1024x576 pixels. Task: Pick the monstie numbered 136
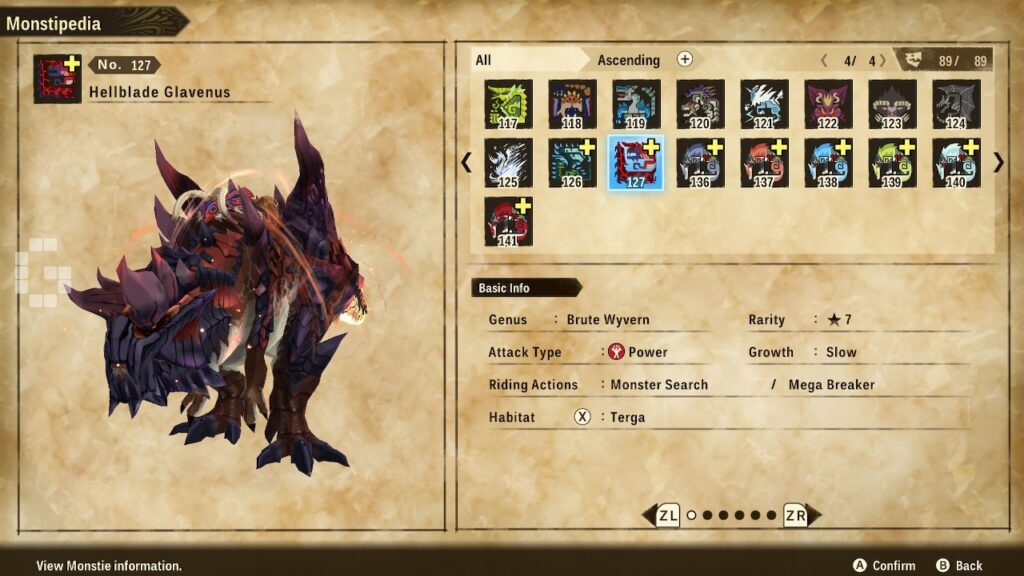701,163
